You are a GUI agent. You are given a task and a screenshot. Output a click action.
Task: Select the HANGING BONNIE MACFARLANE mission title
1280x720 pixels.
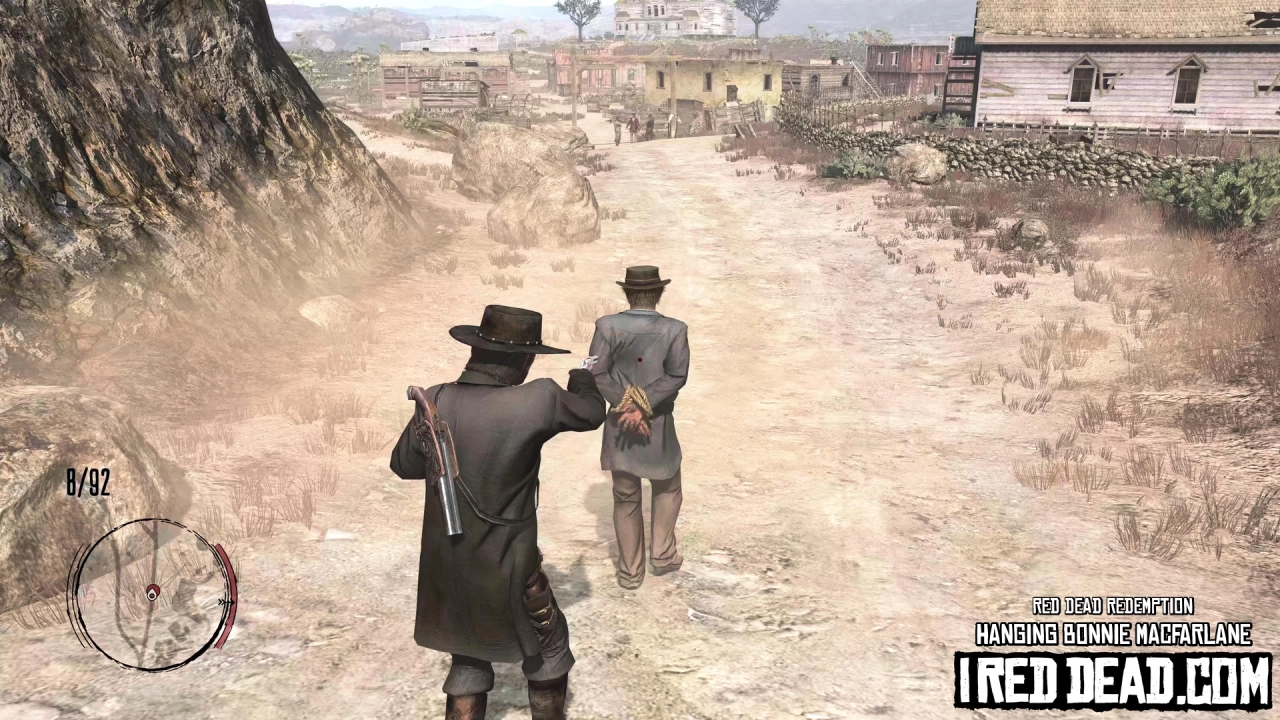click(1113, 631)
